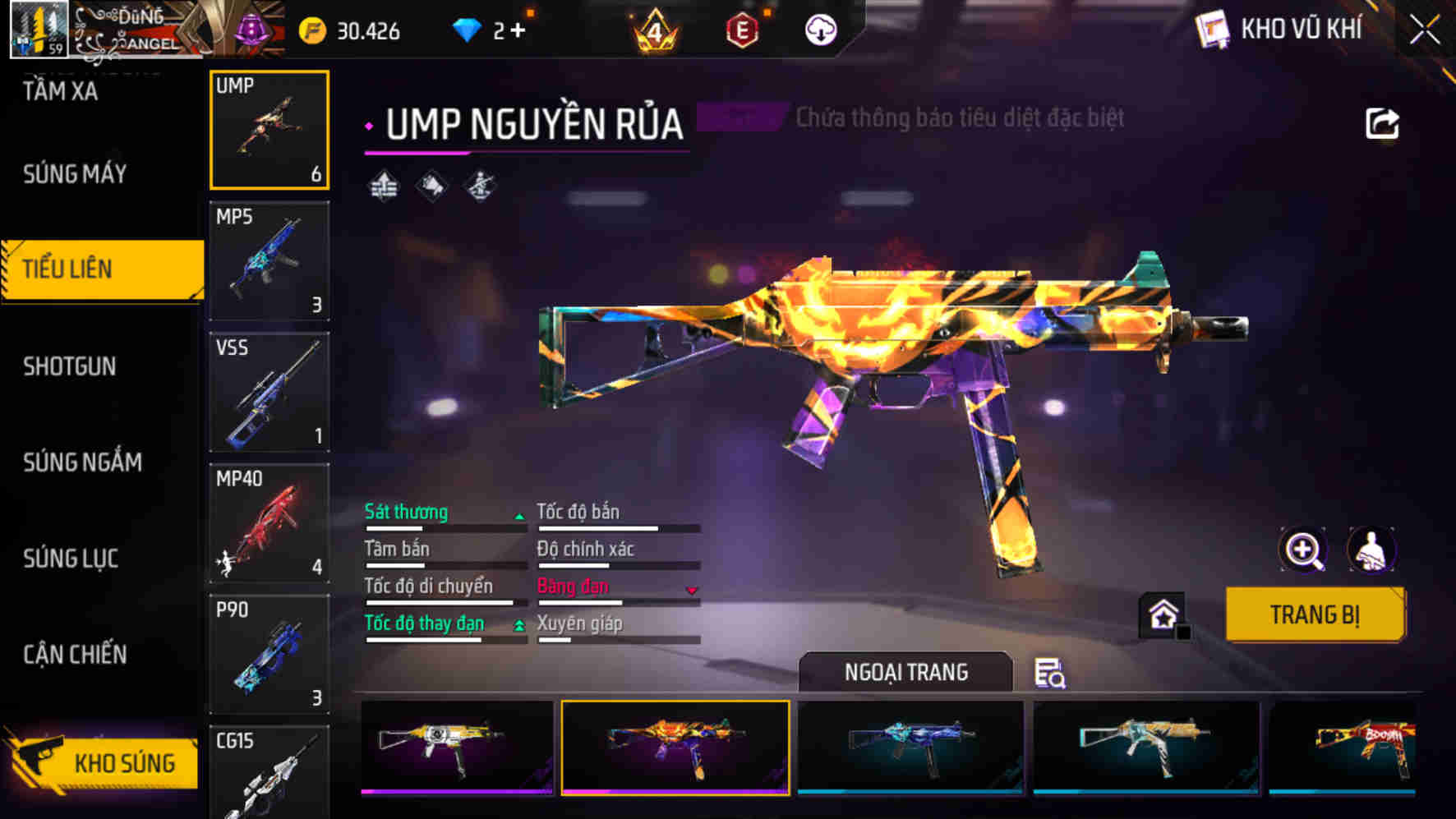The height and width of the screenshot is (819, 1456).
Task: Open the SHOTGUN weapon category
Action: point(70,366)
